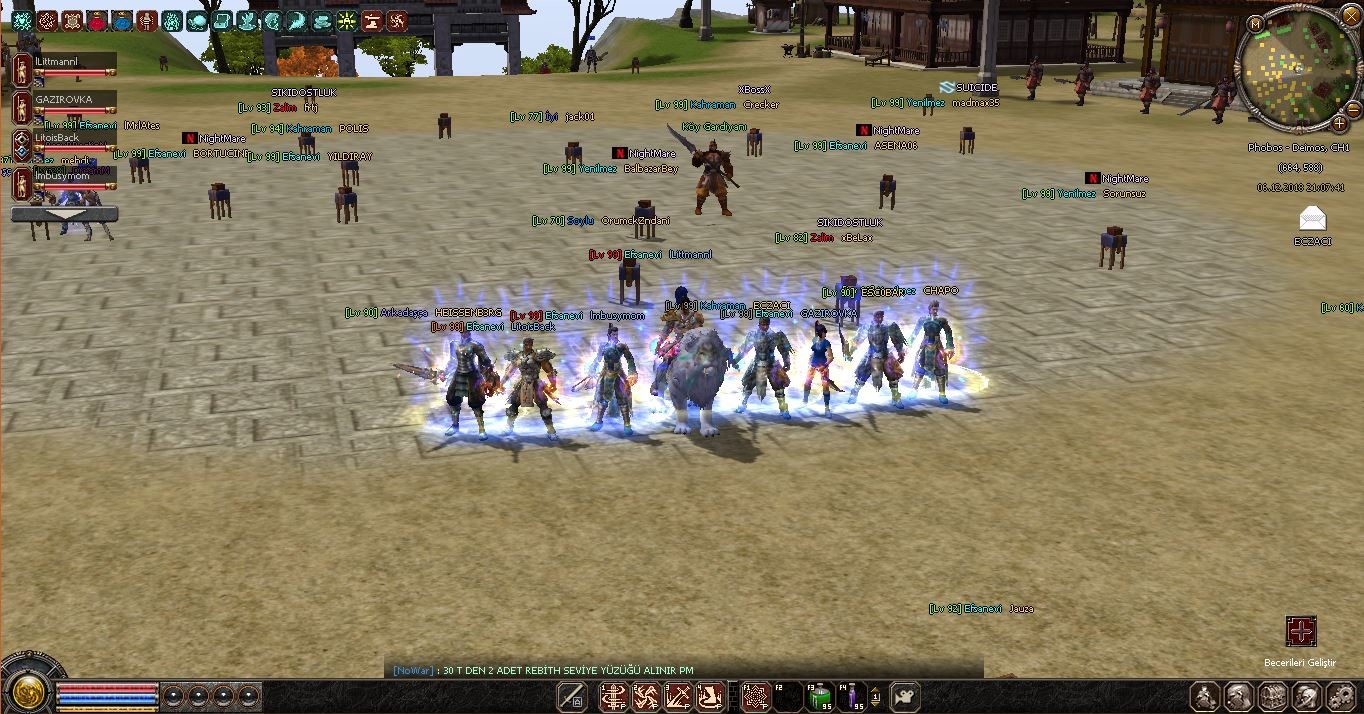This screenshot has height=714, width=1364.
Task: Zoom in the minimap with plus button
Action: pyautogui.click(x=1339, y=123)
